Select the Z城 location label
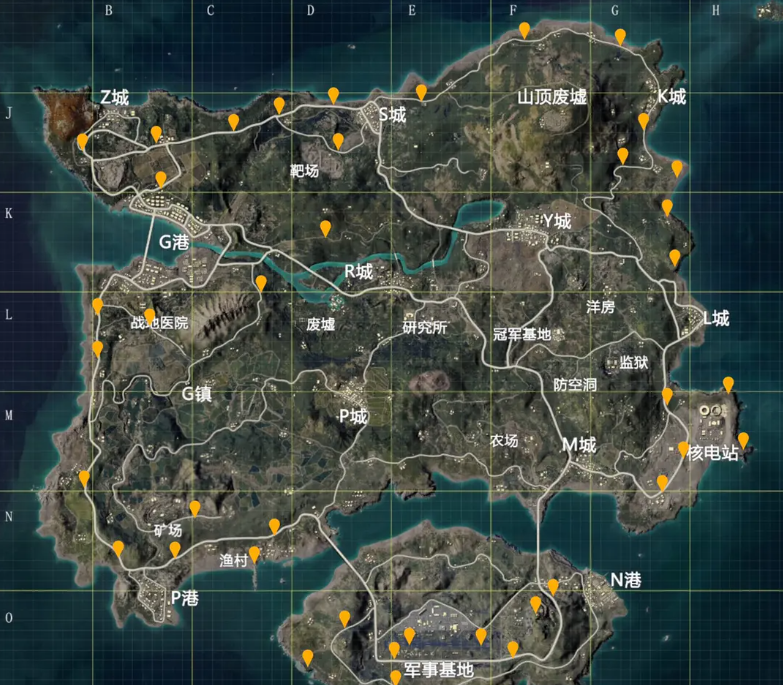This screenshot has height=685, width=783. click(x=114, y=97)
